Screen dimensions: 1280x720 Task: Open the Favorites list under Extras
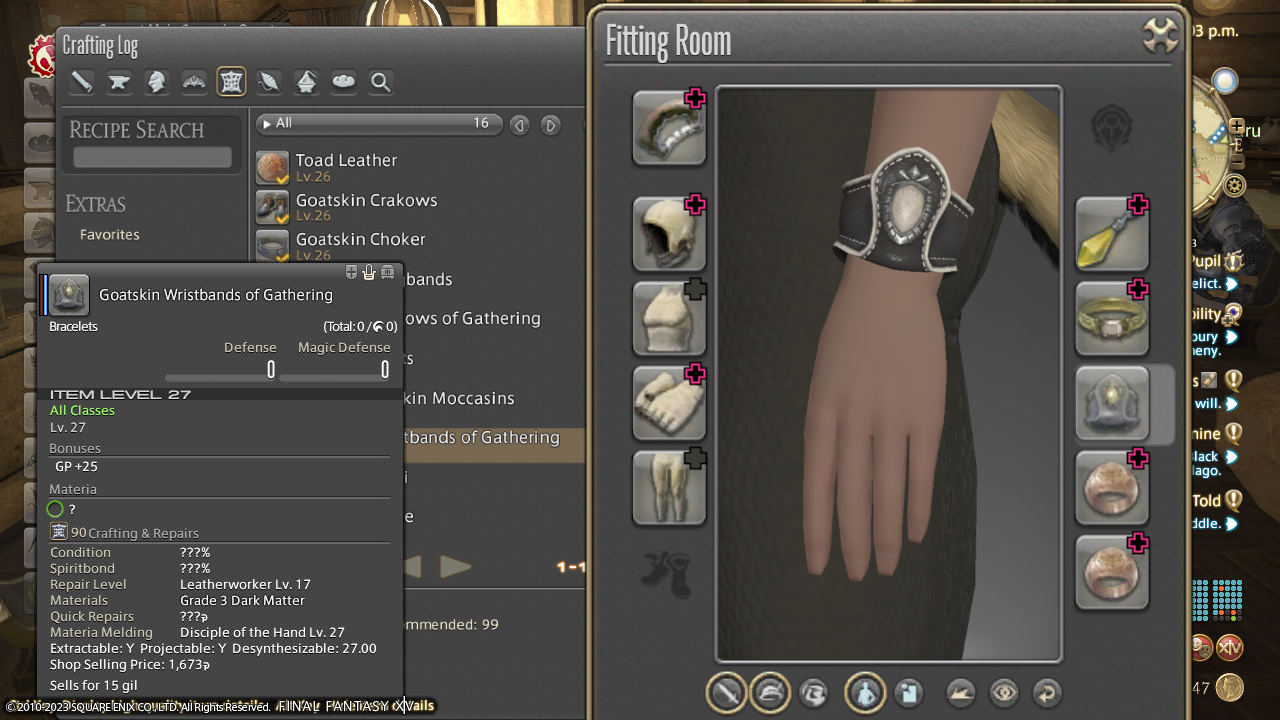[110, 235]
